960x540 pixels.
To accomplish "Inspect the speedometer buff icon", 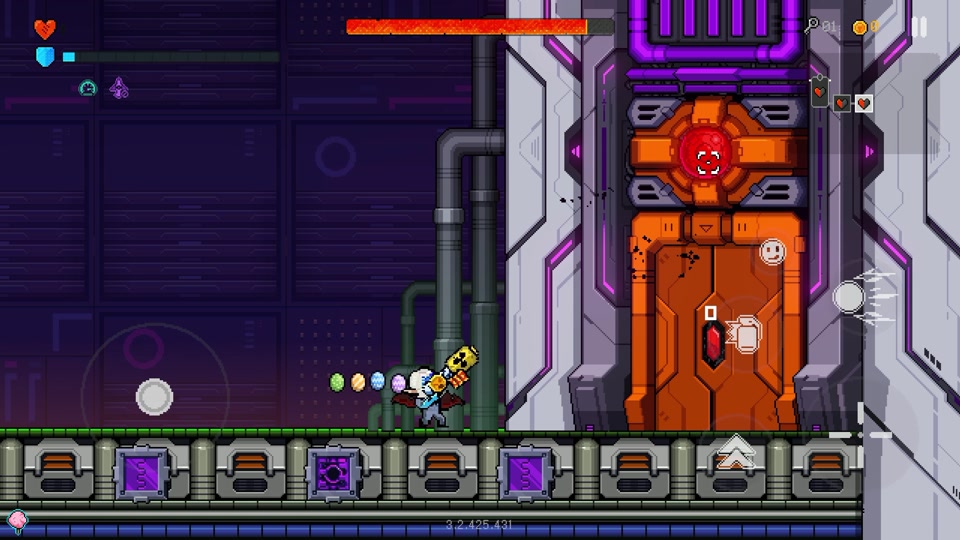I will pos(88,88).
